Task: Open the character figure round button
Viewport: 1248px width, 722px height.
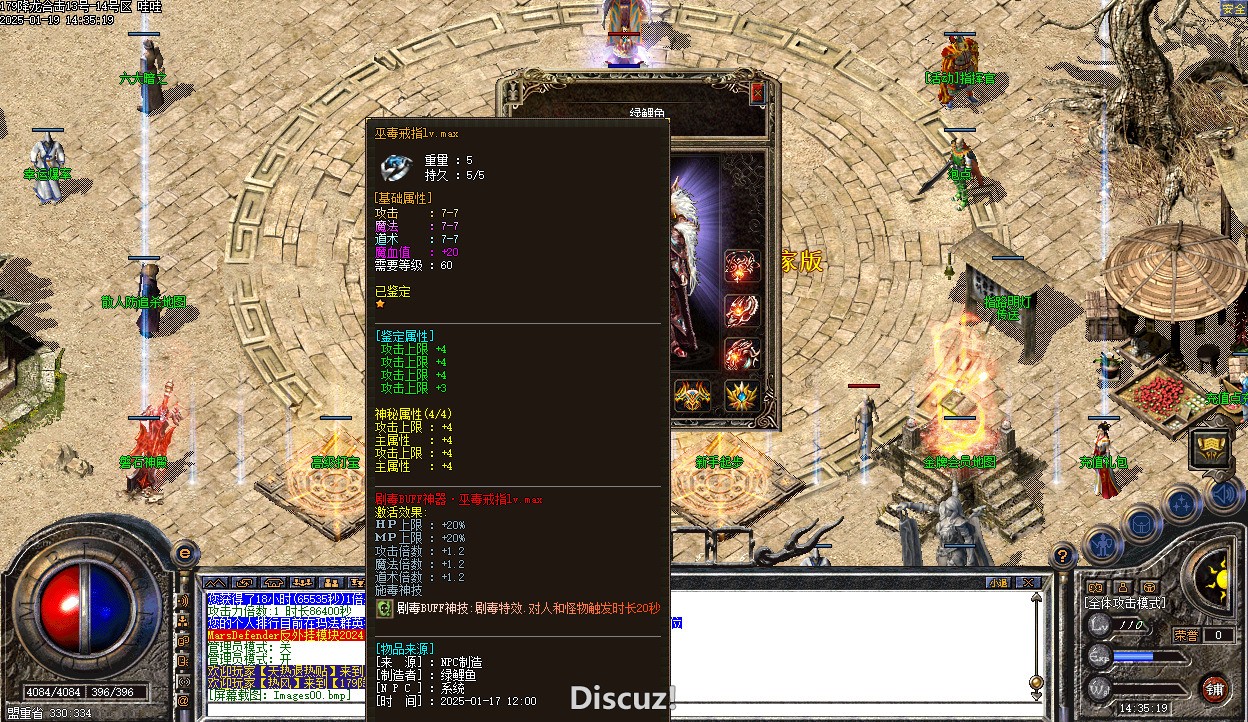Action: tap(1102, 545)
